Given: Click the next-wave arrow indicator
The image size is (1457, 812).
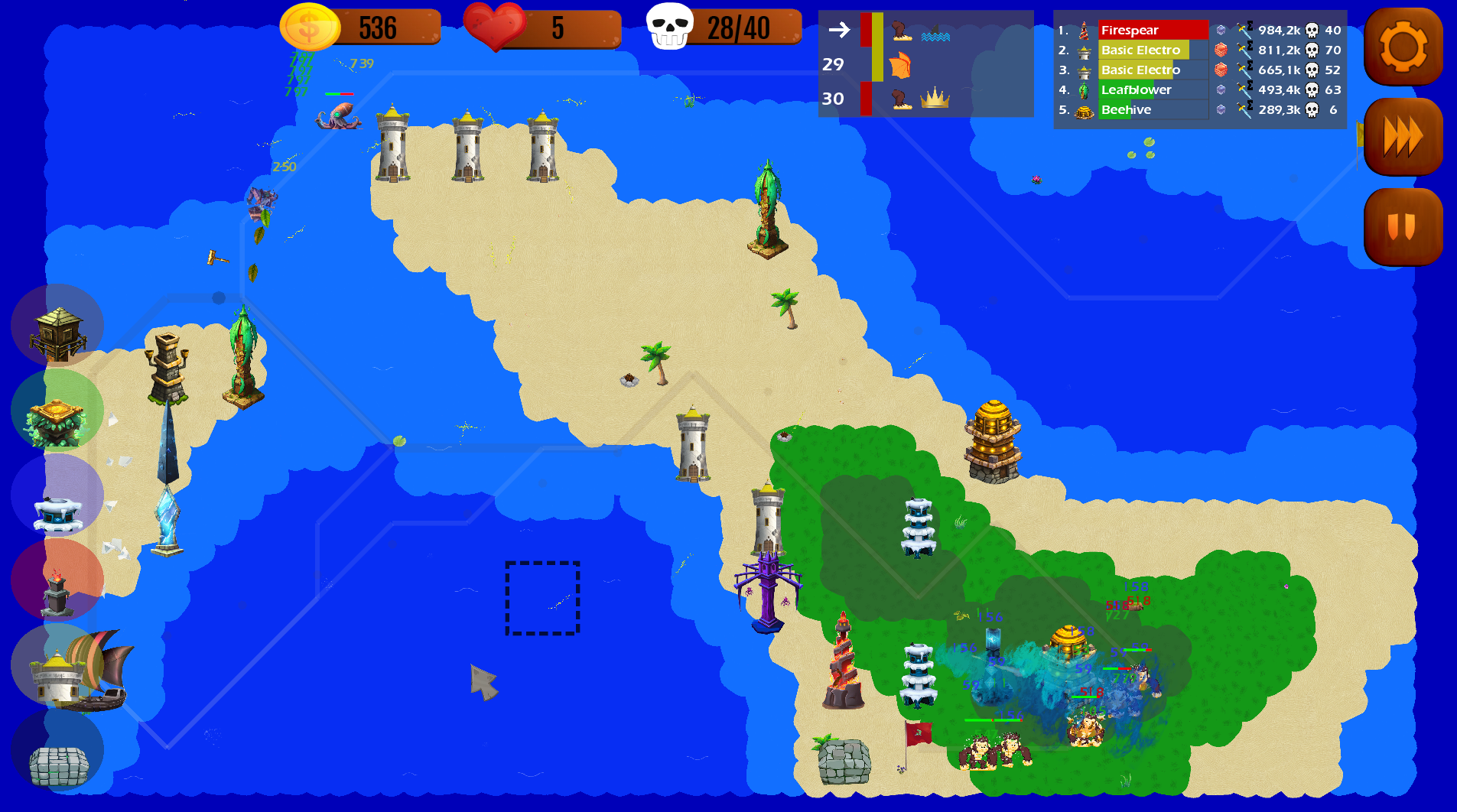Looking at the screenshot, I should coord(838,31).
